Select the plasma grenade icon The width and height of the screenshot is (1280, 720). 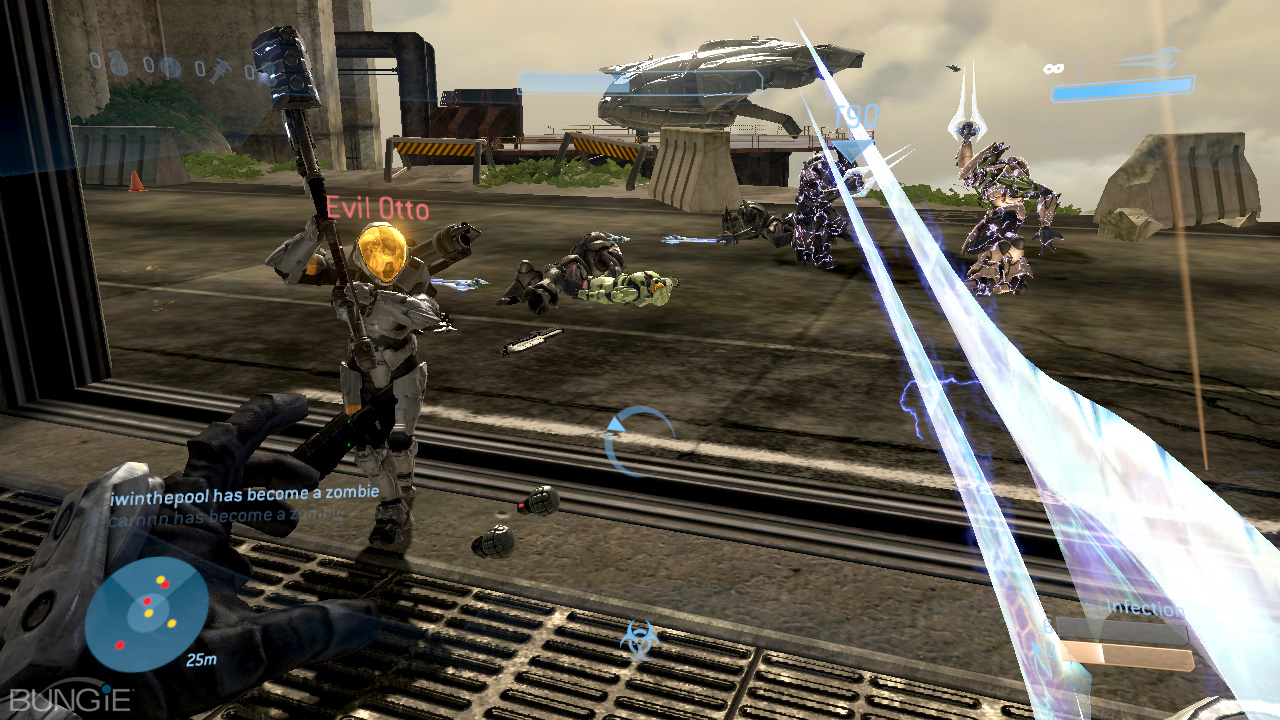pos(170,67)
